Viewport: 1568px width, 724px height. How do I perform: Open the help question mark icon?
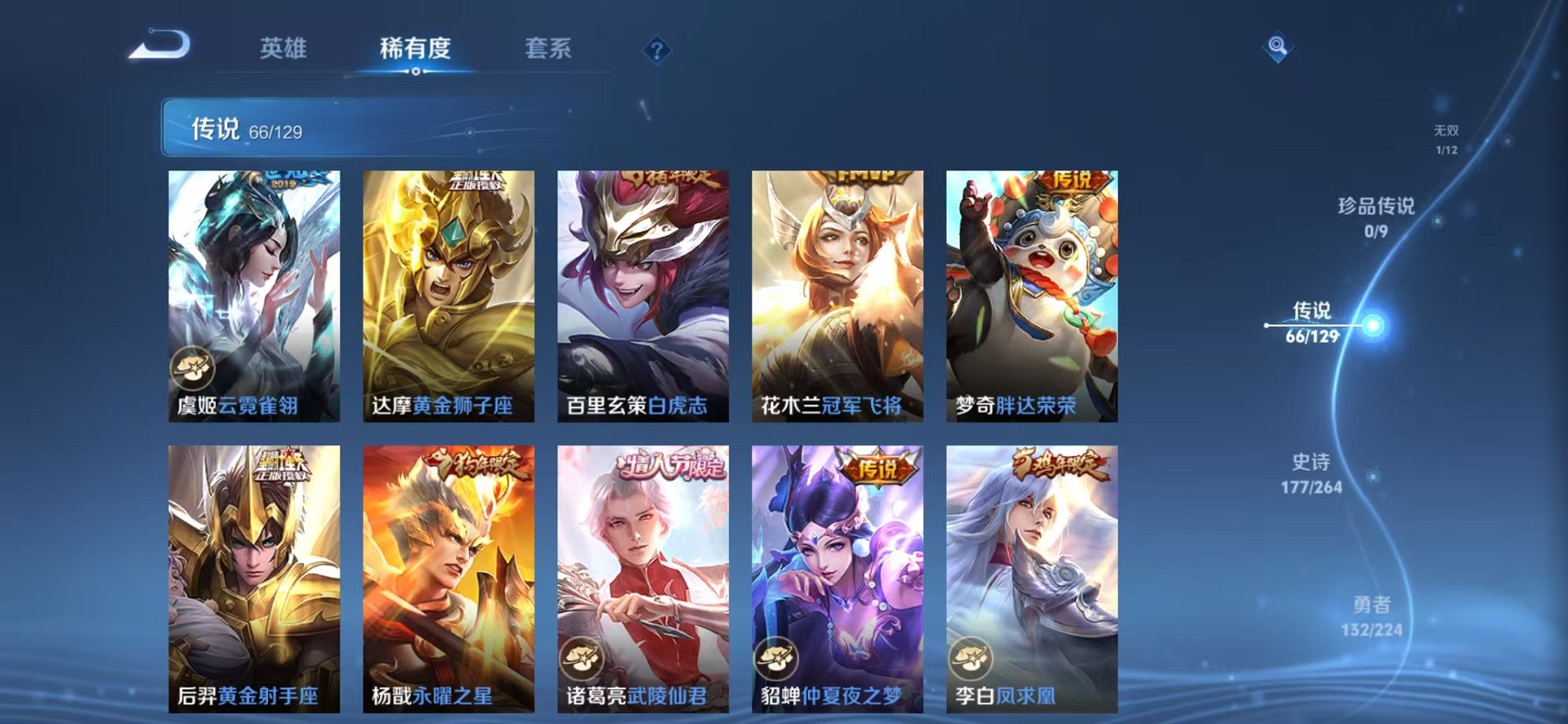pos(657,50)
